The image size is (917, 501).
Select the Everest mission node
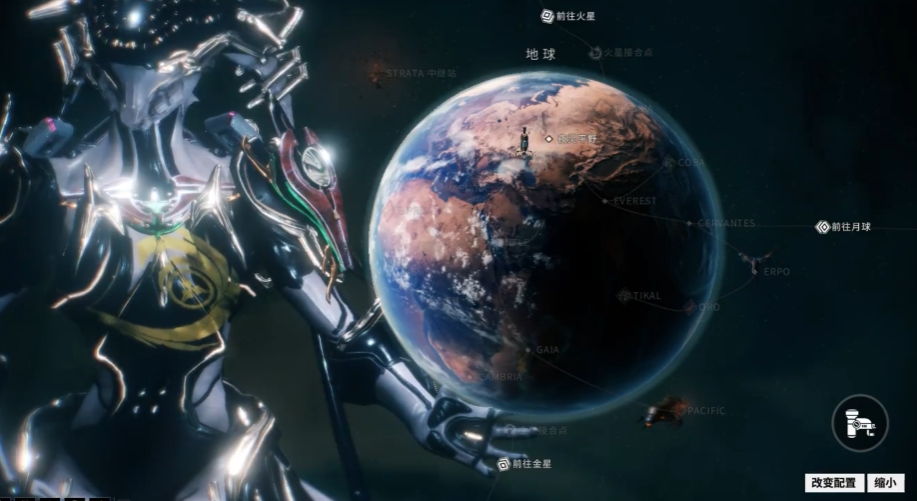606,201
